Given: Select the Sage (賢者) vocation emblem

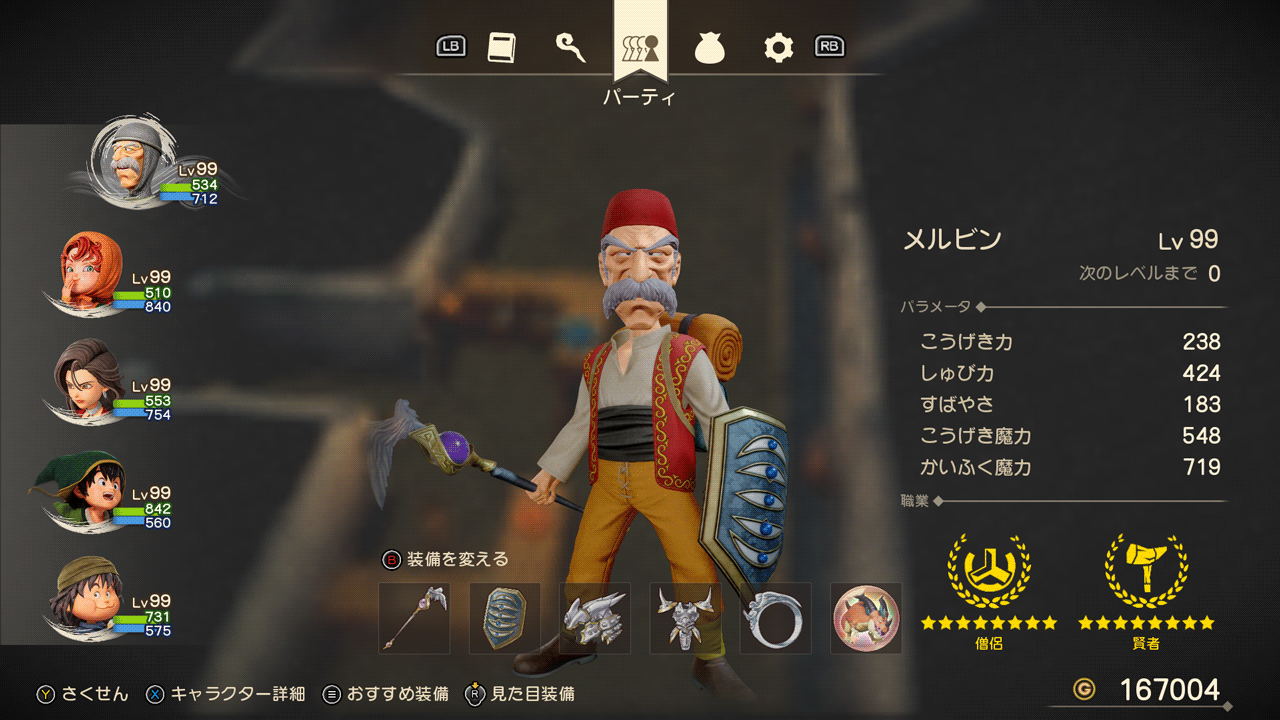Looking at the screenshot, I should click(1146, 572).
